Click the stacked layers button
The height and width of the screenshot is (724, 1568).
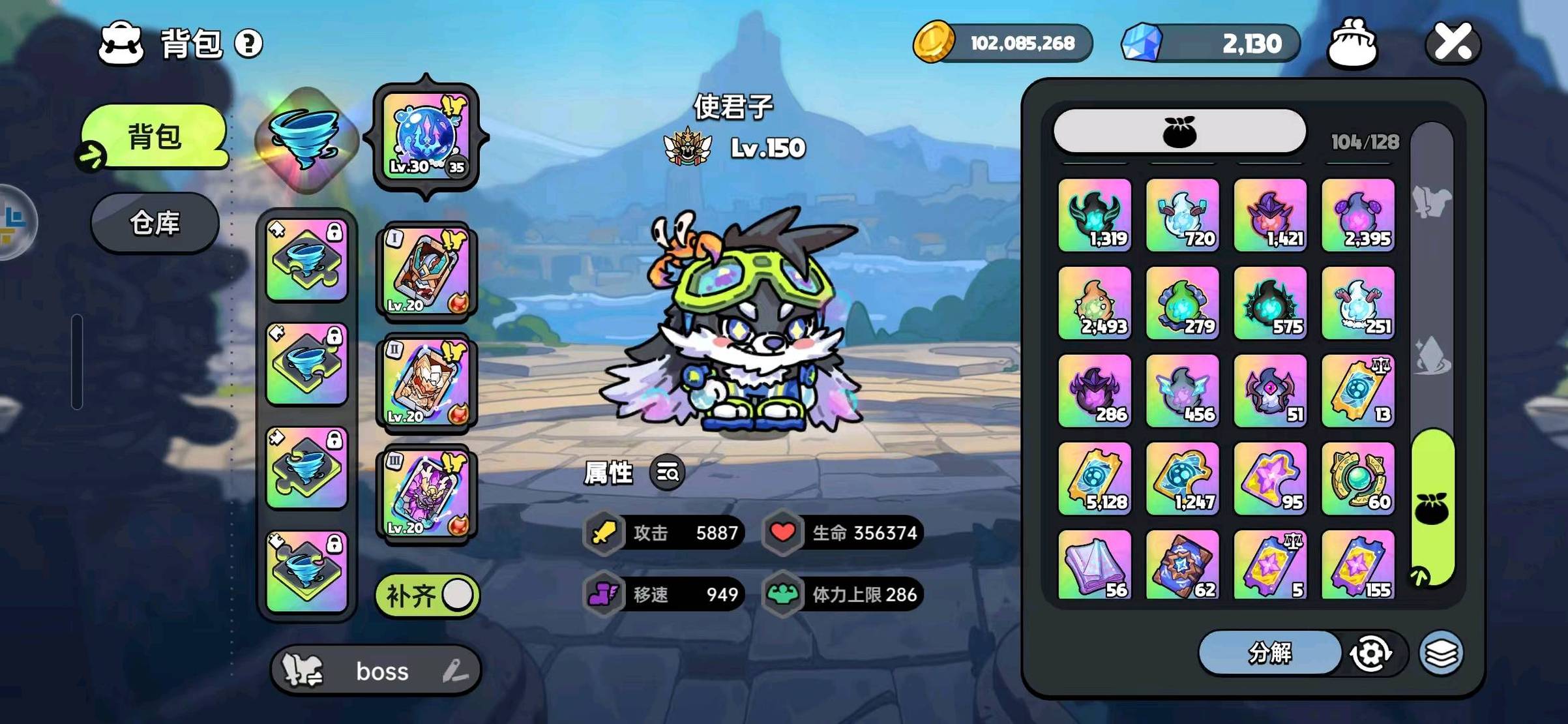tap(1441, 653)
